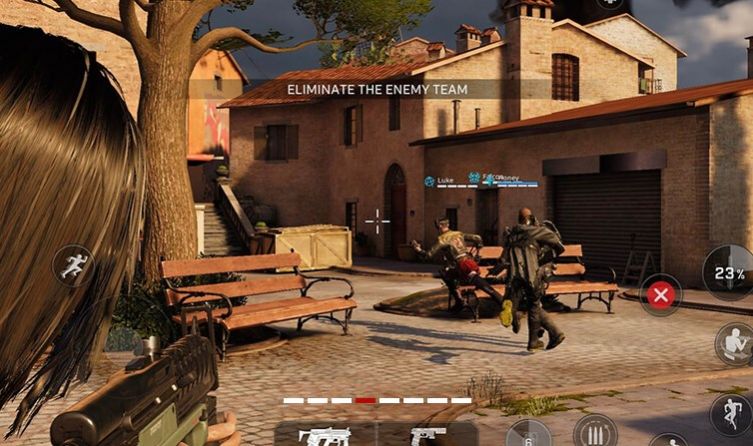Image resolution: width=753 pixels, height=446 pixels.
Task: Select the submachine gun weapon slot
Action: pyautogui.click(x=324, y=435)
